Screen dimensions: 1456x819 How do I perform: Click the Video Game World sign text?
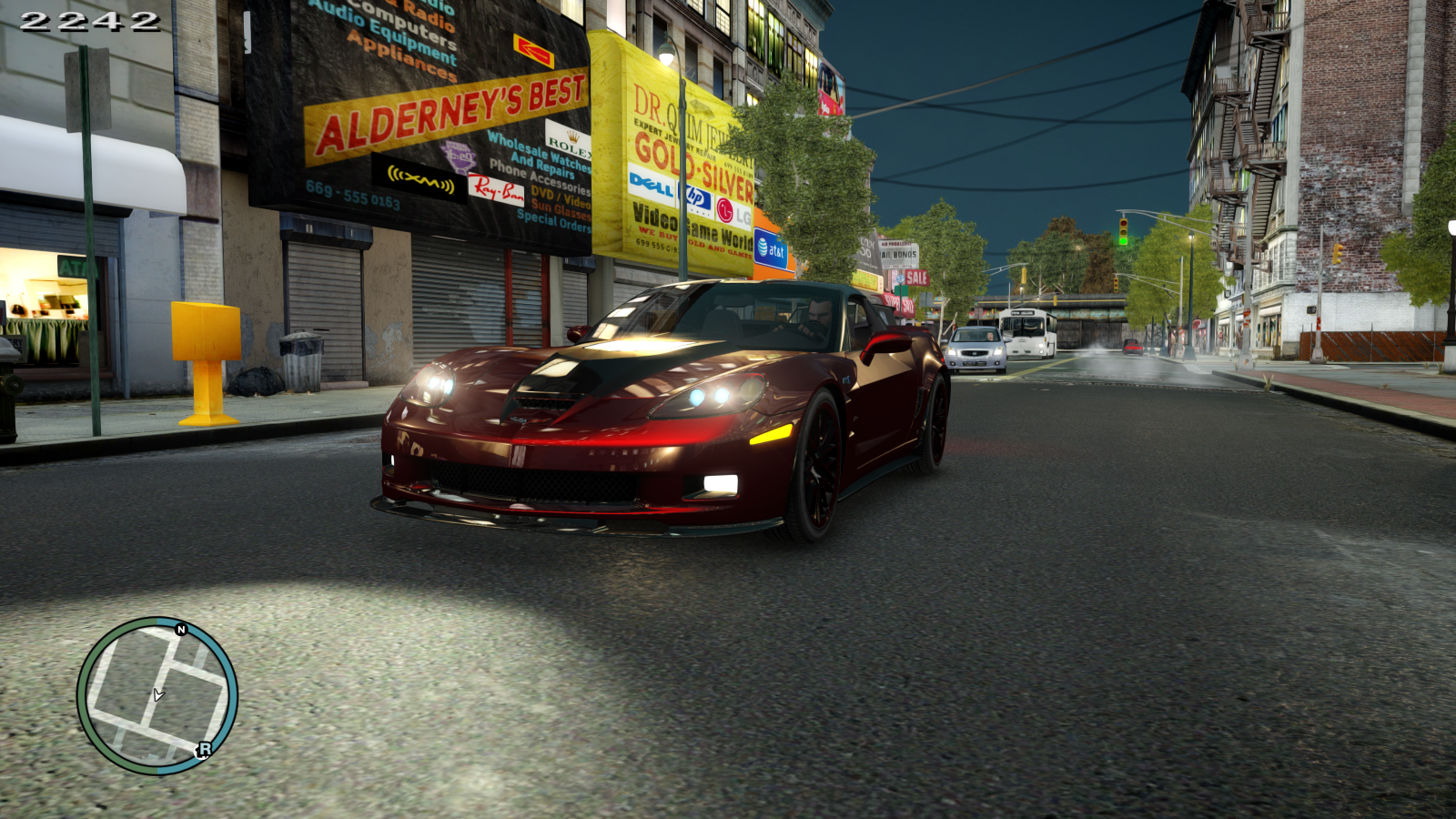click(692, 226)
